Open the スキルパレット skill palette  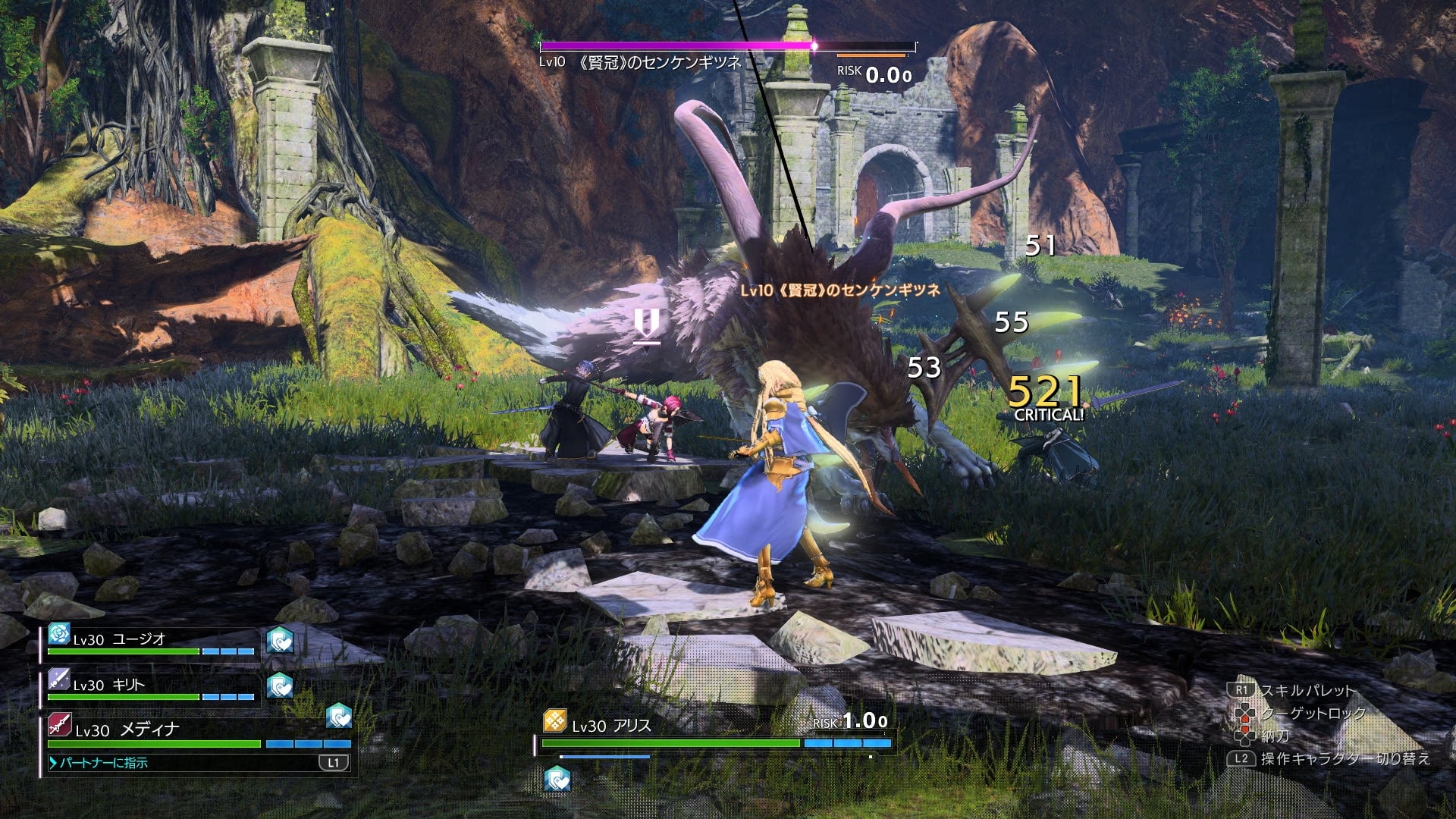1306,691
